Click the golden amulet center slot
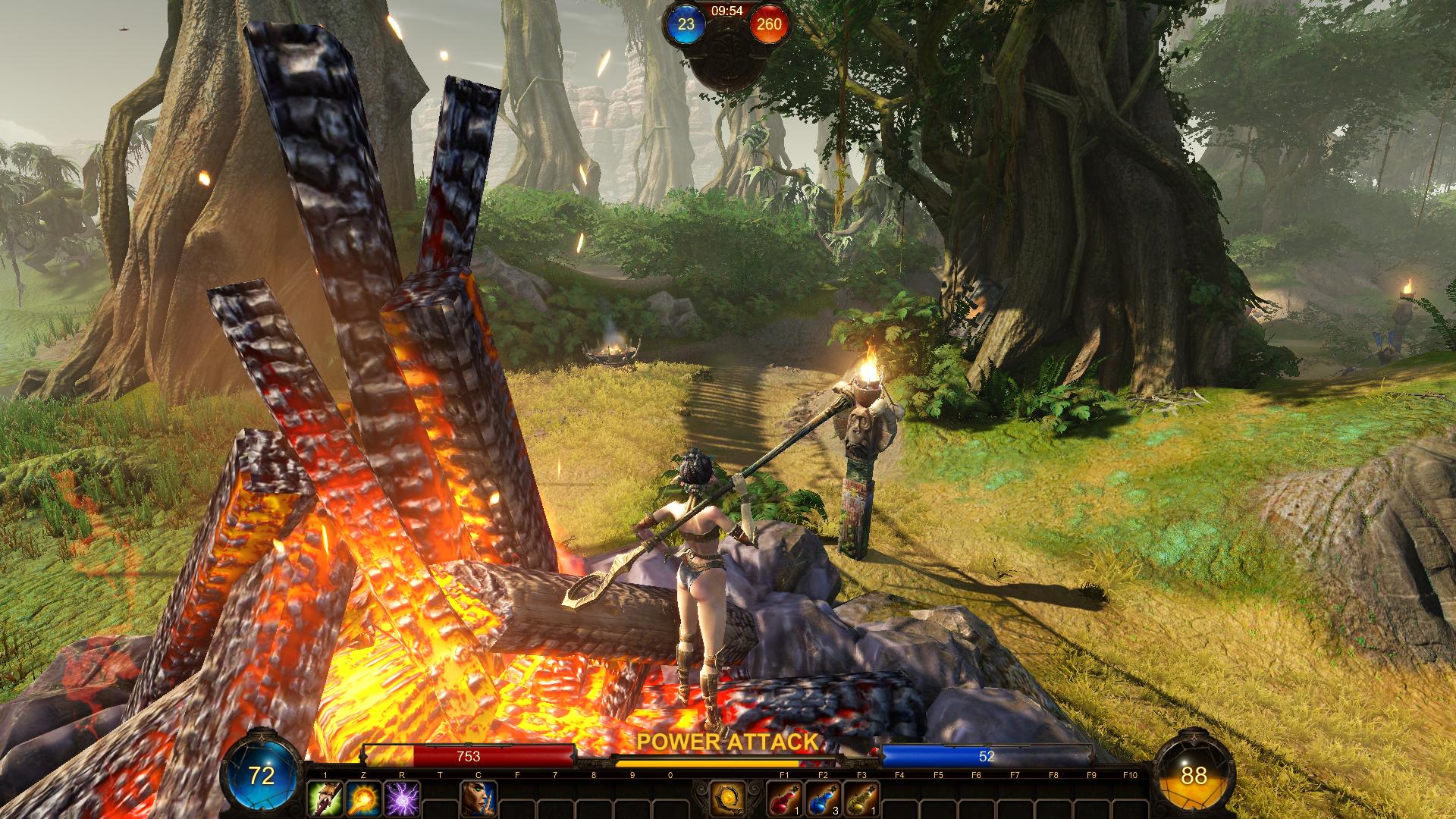Screen dimensions: 1456x819 (x=729, y=799)
